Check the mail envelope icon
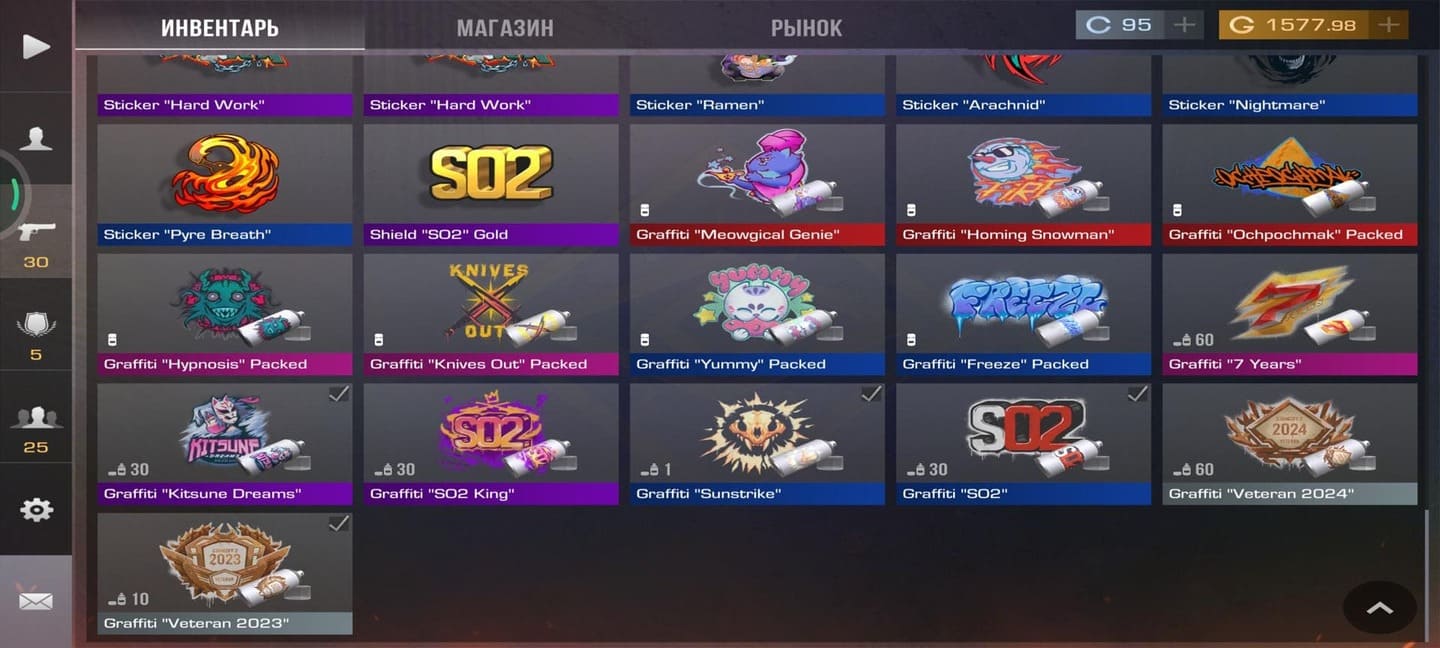Image resolution: width=1440 pixels, height=648 pixels. (36, 601)
